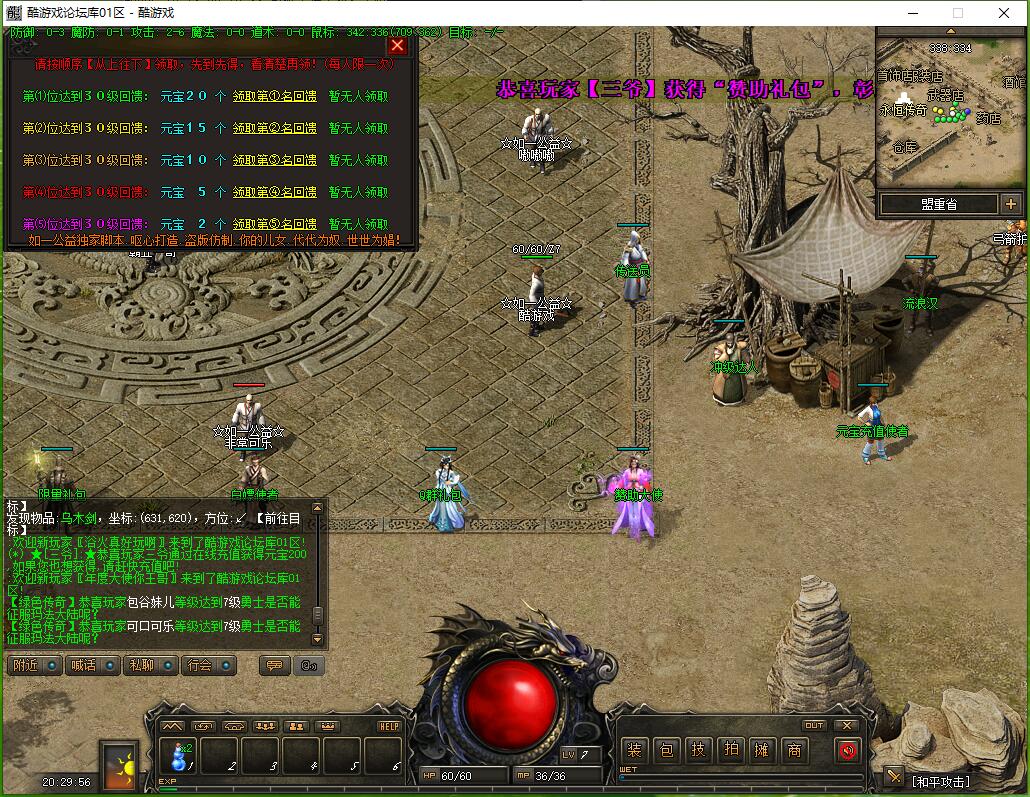1030x797 pixels.
Task: Claim the 1st place reward link
Action: tap(274, 96)
